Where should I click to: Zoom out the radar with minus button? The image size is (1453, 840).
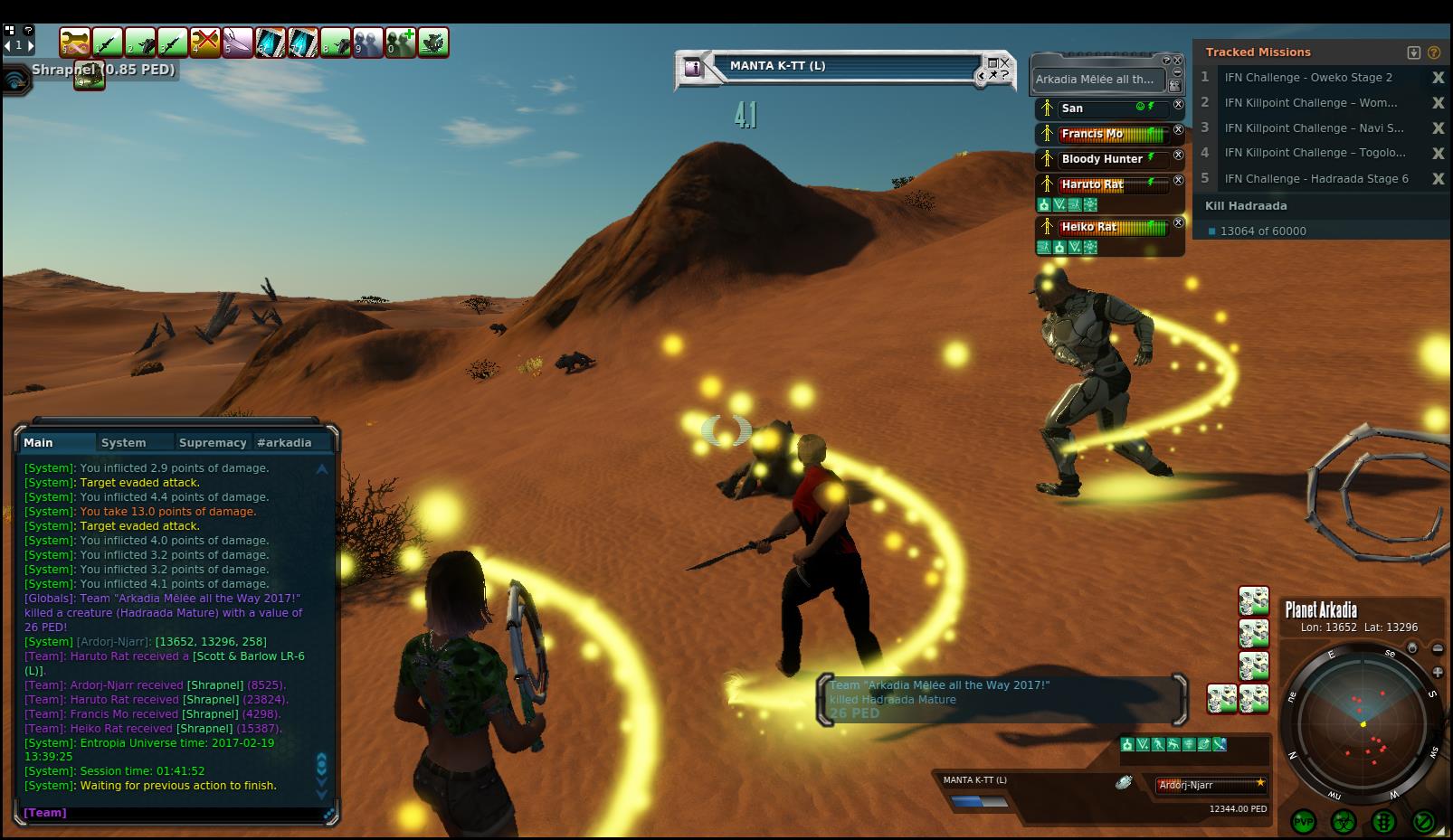(1438, 648)
